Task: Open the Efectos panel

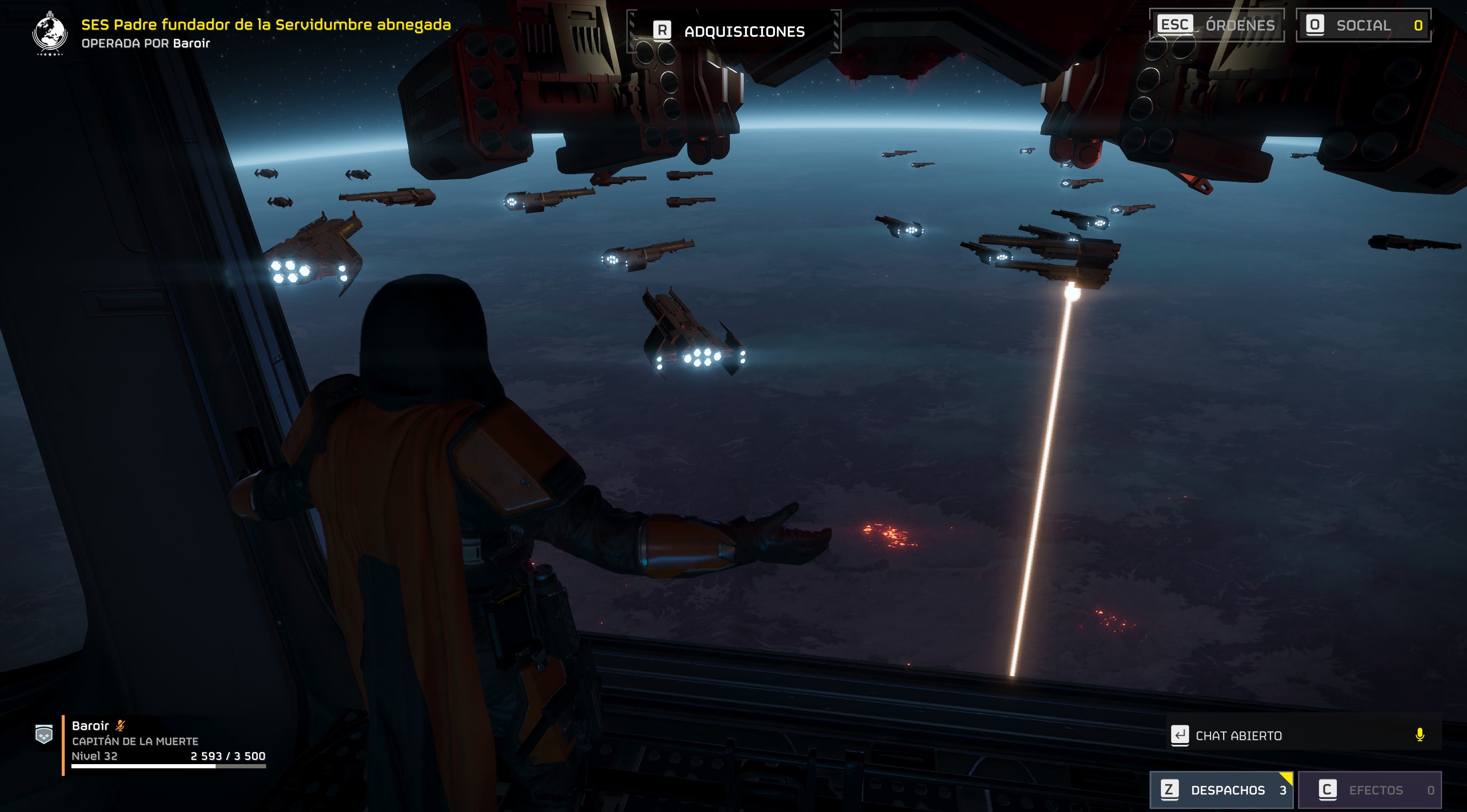Action: pyautogui.click(x=1370, y=790)
